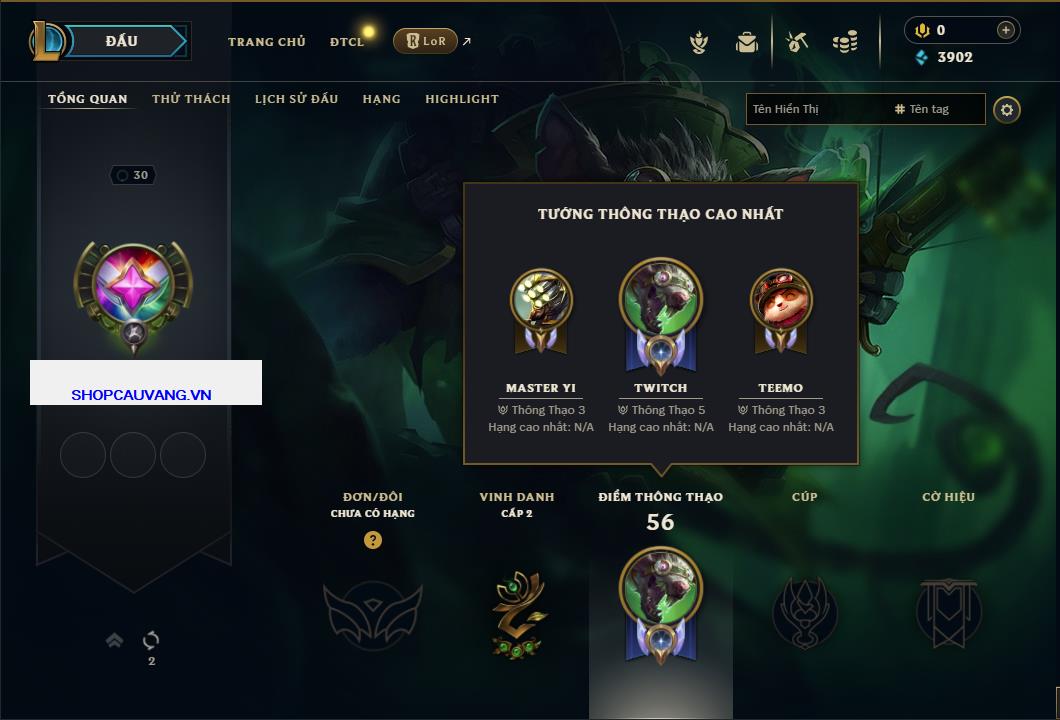The width and height of the screenshot is (1060, 720).
Task: Open the backpack collection icon
Action: pyautogui.click(x=747, y=42)
